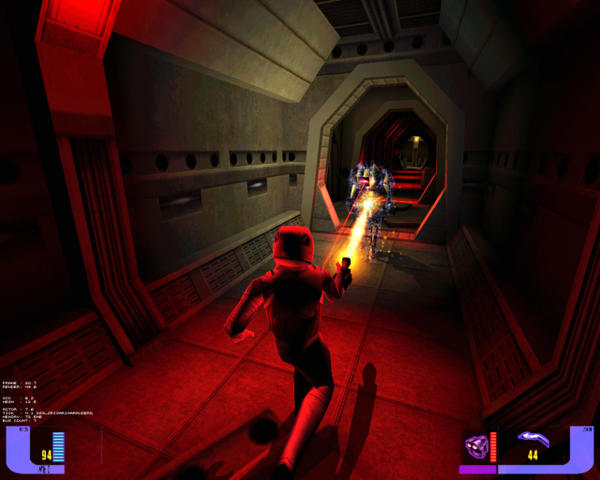This screenshot has height=480, width=600.
Task: Select the purple phaser weapon icon
Action: [x=533, y=438]
